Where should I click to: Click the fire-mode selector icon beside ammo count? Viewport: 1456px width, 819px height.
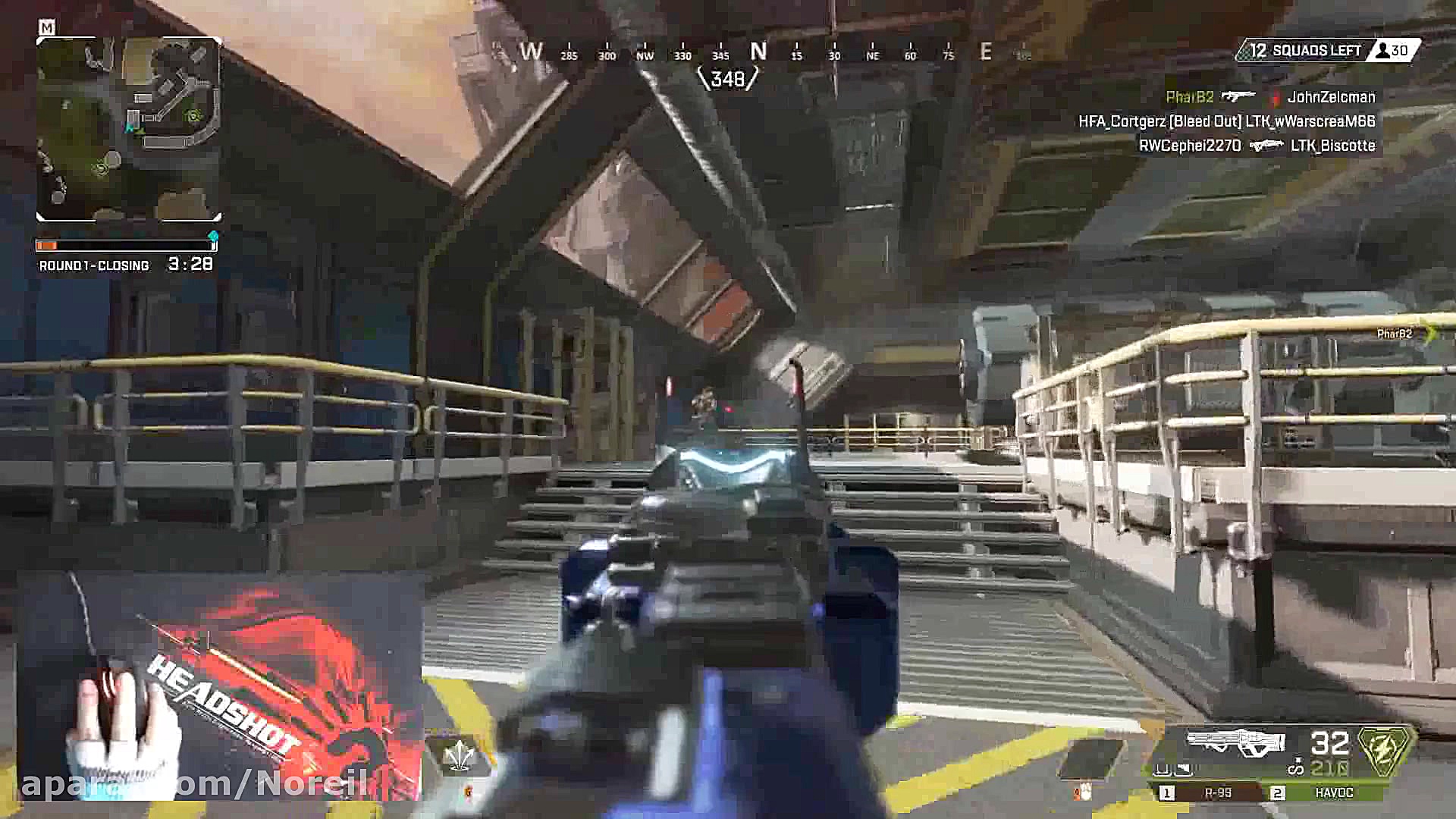(1295, 770)
